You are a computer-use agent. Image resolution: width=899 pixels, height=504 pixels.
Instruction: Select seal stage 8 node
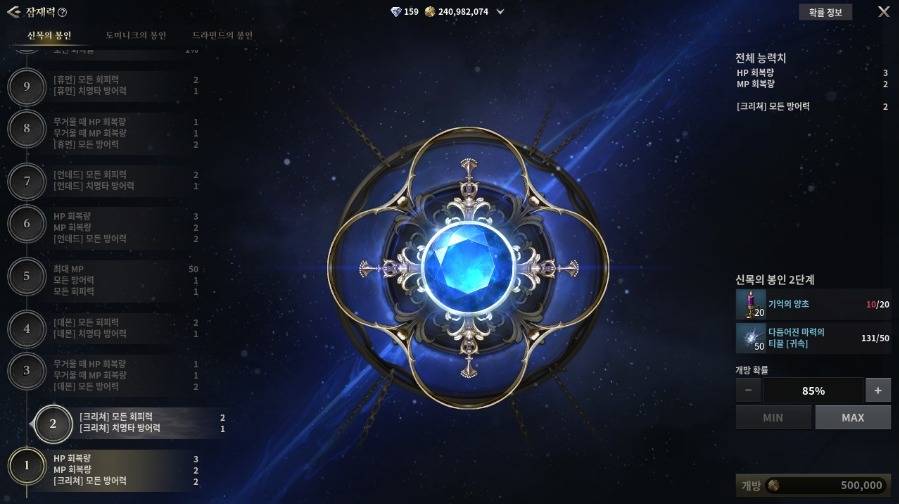[x=26, y=127]
